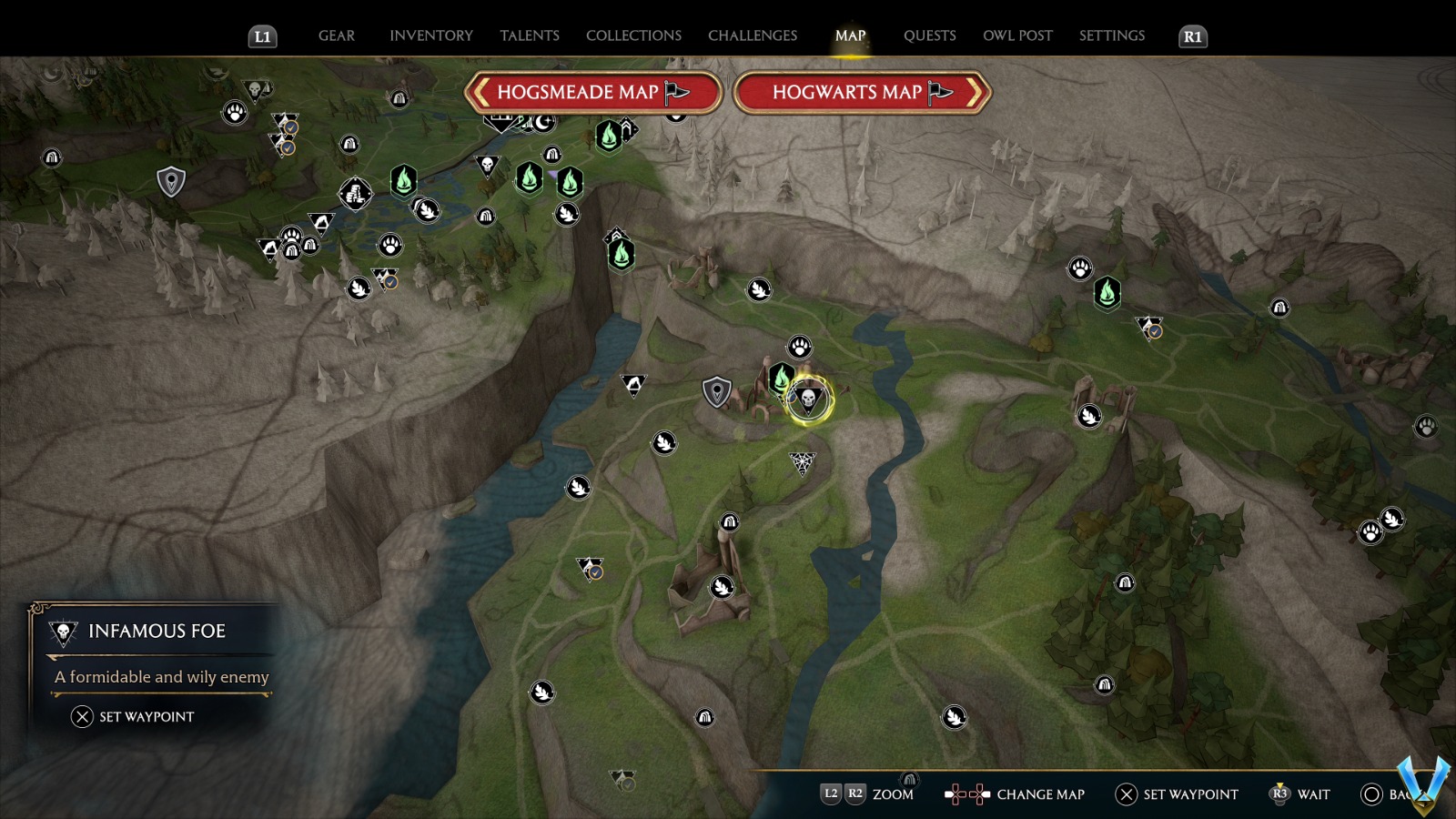
Task: Click the spider web lair marker
Action: (x=802, y=463)
